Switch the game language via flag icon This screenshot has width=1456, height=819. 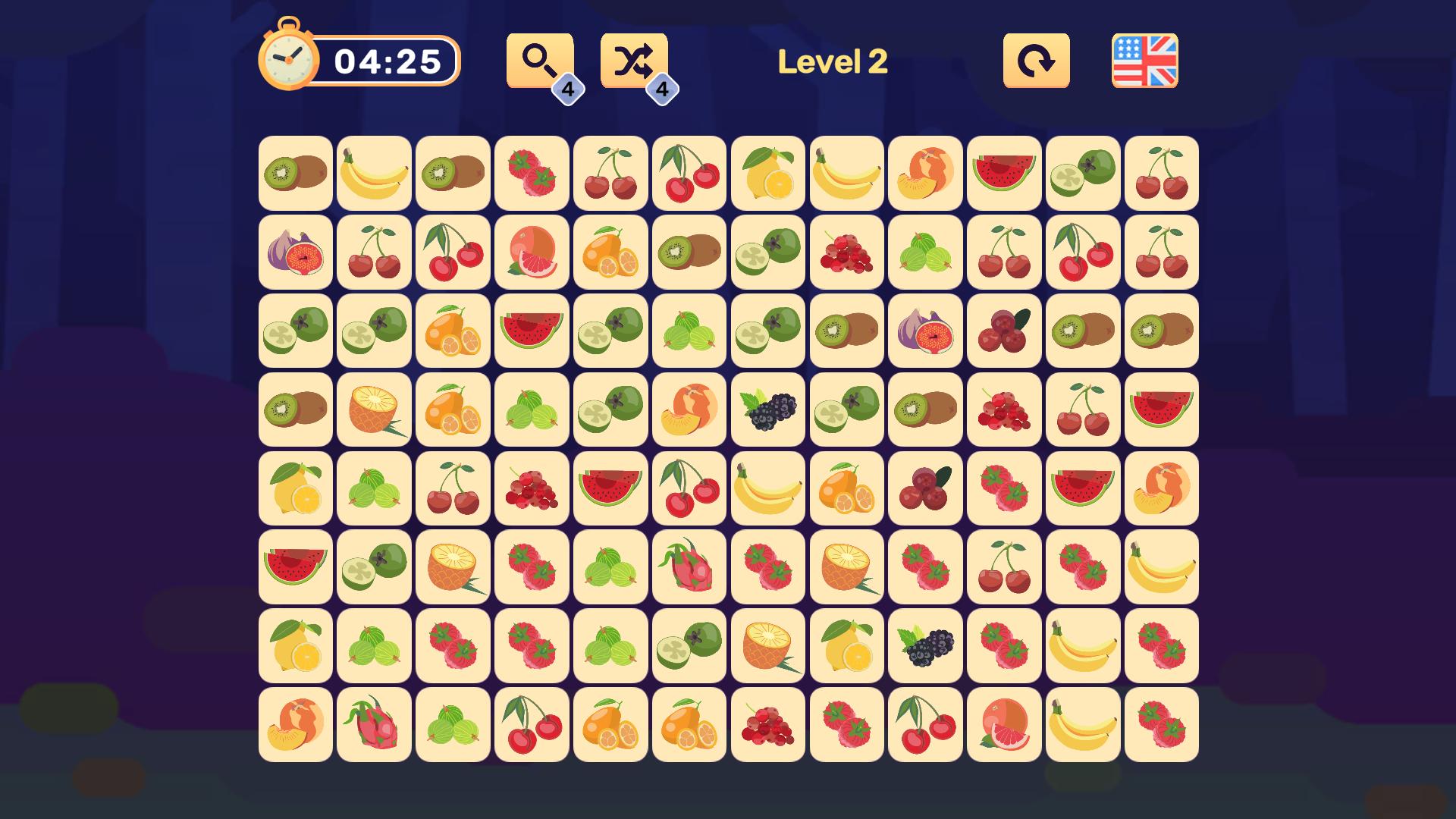(x=1146, y=60)
